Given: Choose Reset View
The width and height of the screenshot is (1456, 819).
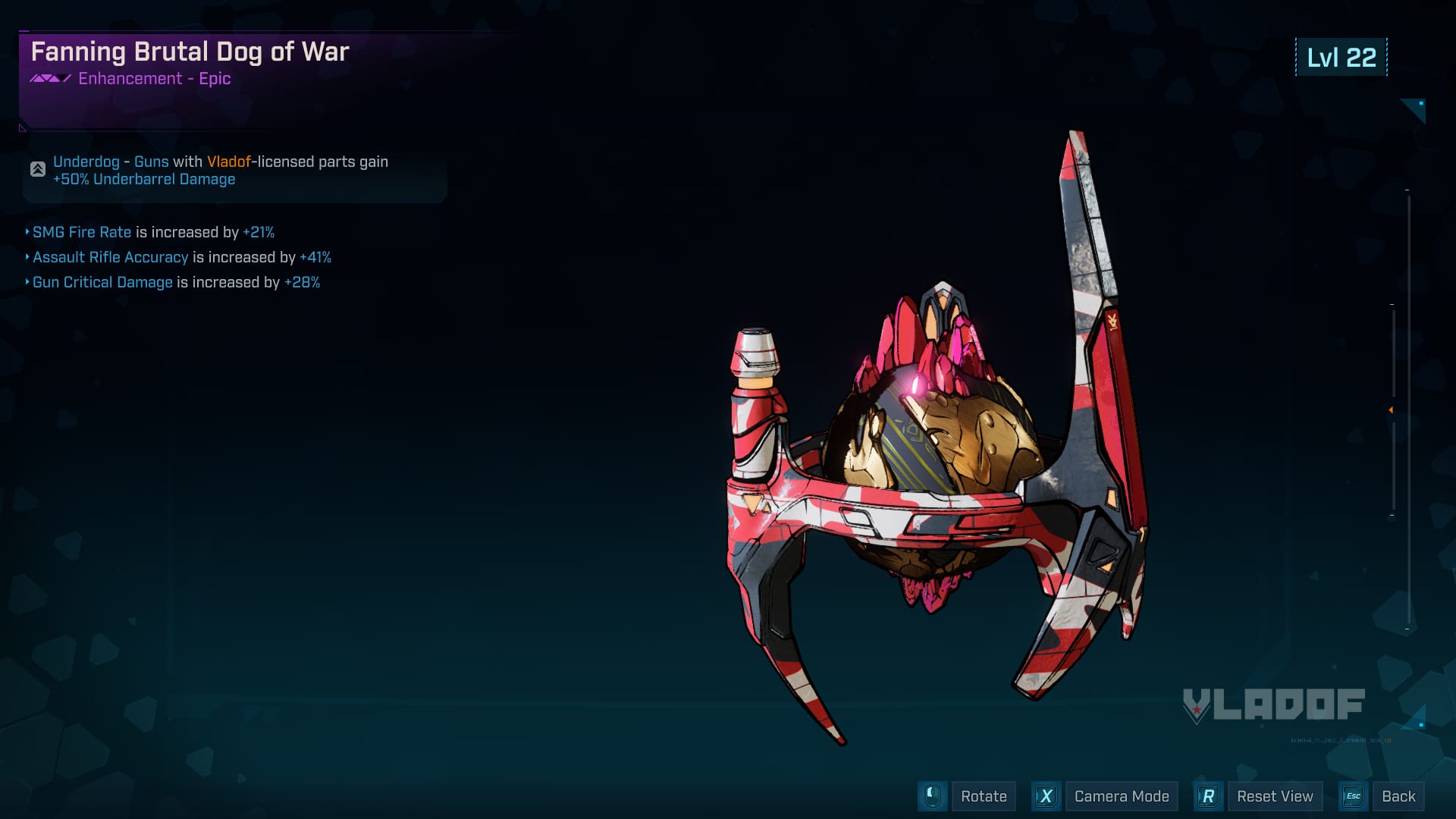Looking at the screenshot, I should click(x=1274, y=796).
